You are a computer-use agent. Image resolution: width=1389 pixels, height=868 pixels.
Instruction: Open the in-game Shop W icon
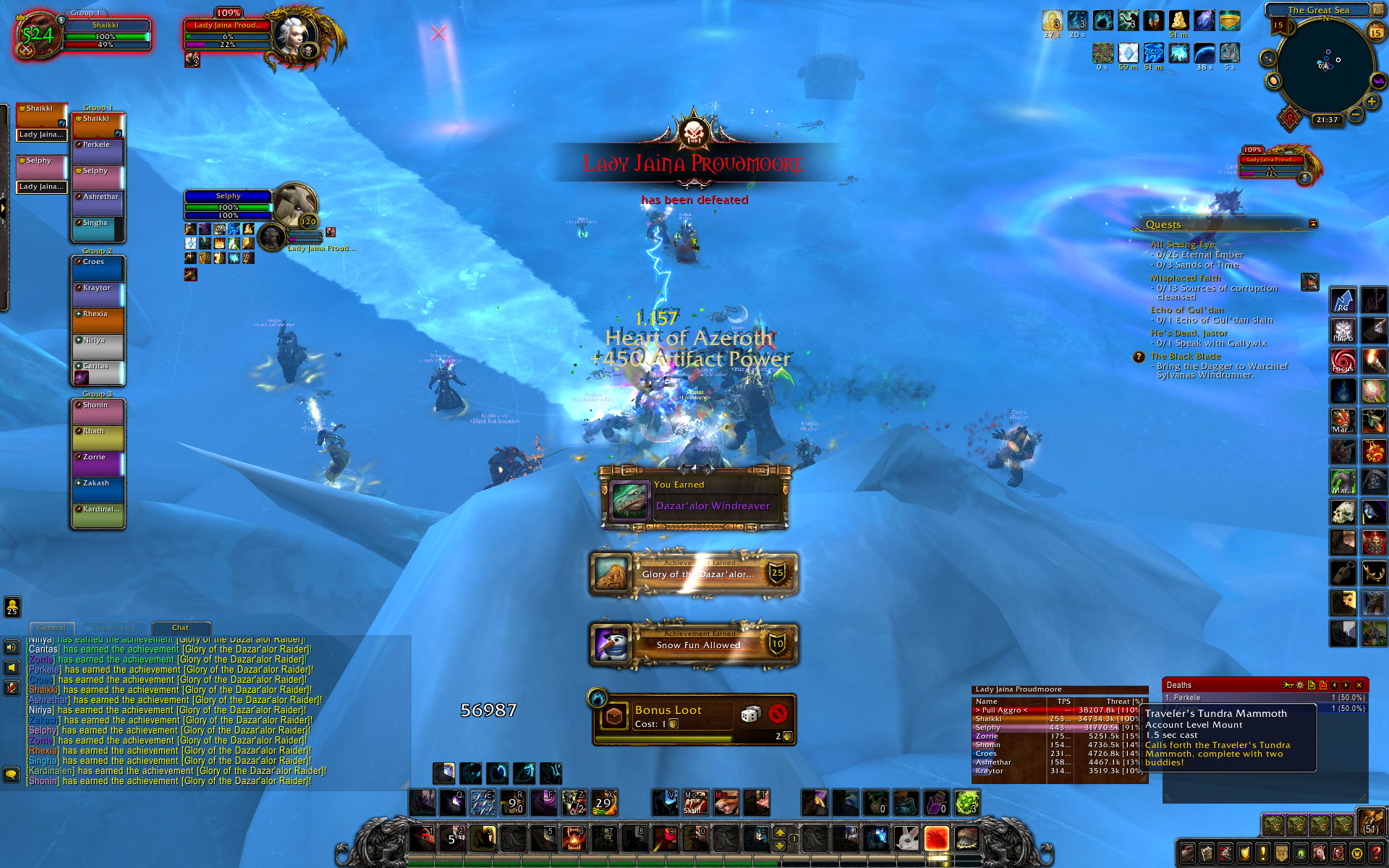click(x=1357, y=854)
